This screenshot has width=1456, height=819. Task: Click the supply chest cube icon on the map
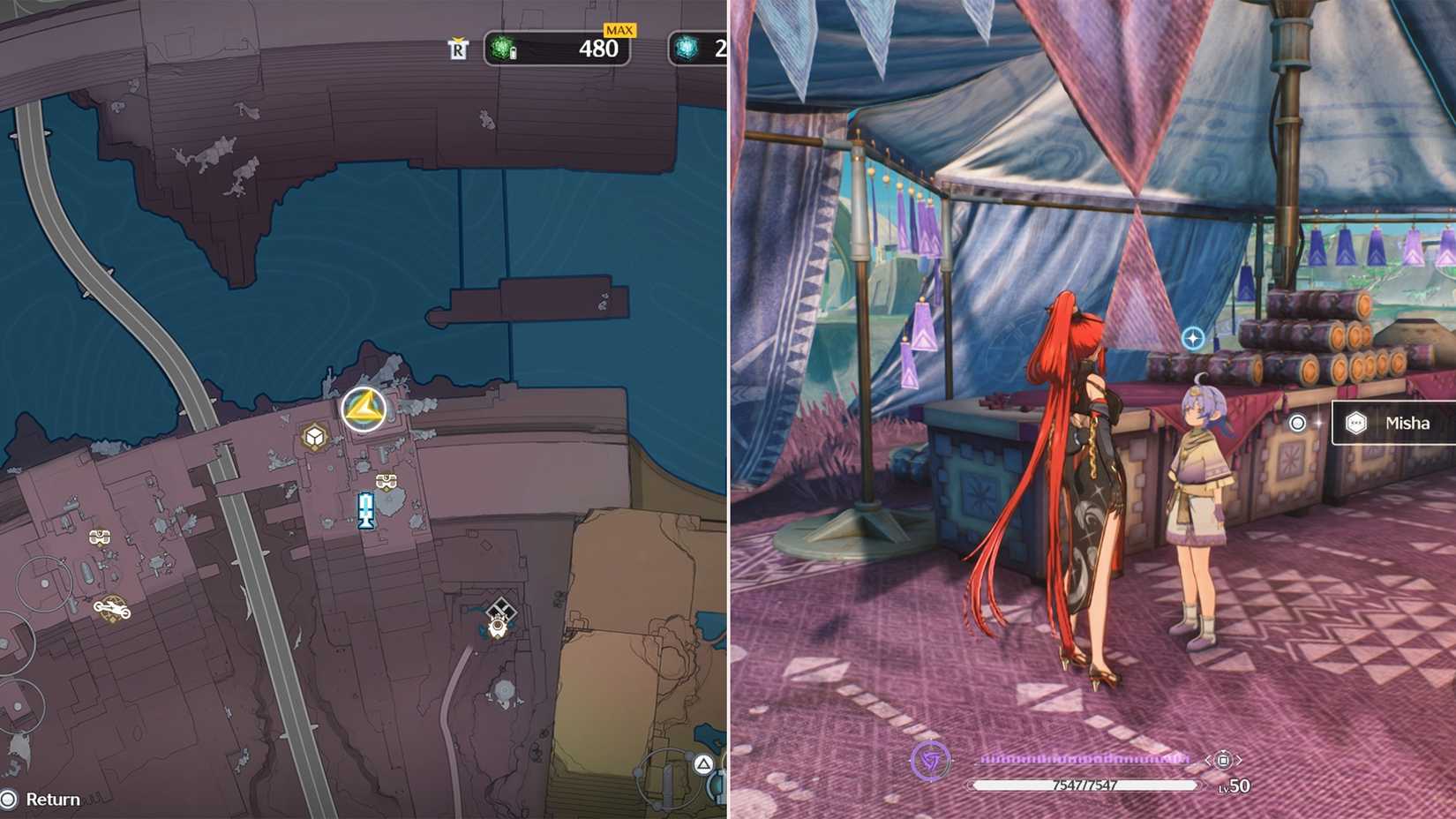click(313, 435)
